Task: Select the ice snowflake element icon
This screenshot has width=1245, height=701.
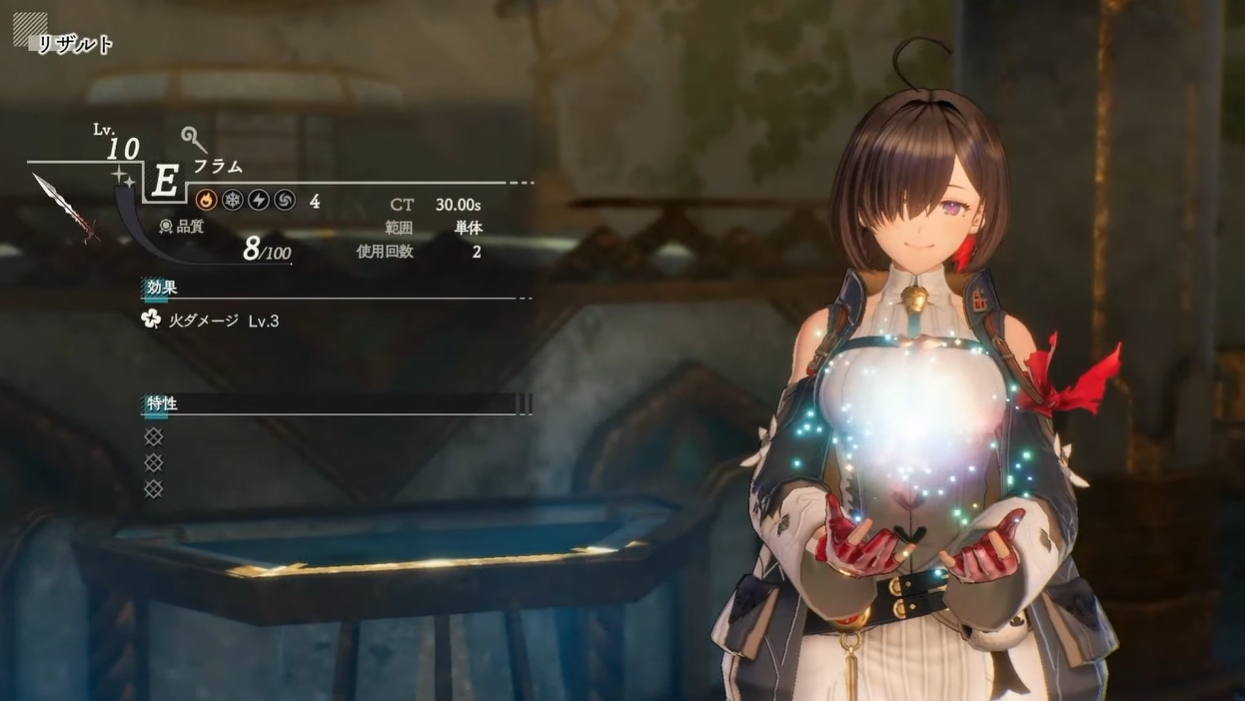Action: (x=232, y=200)
